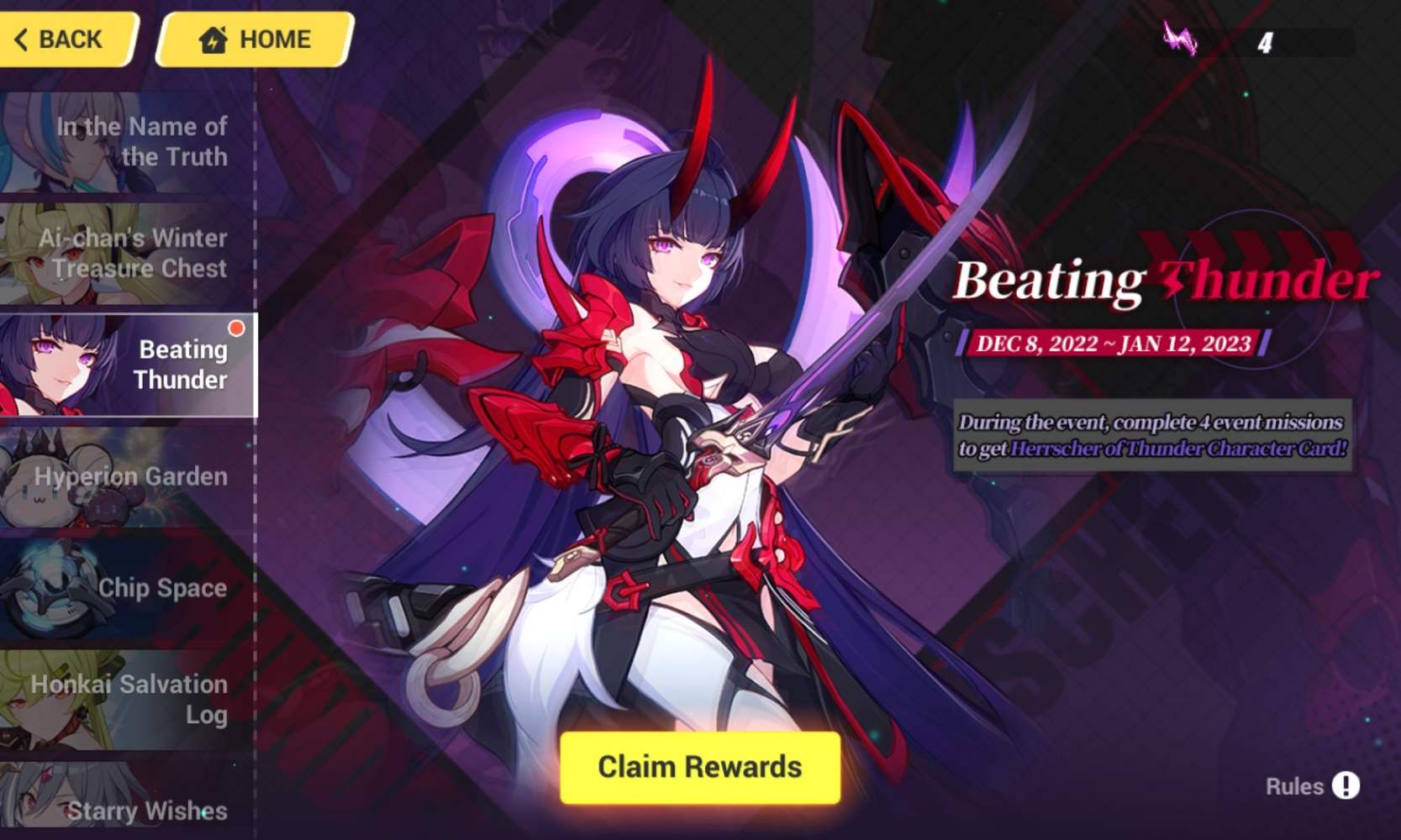The width and height of the screenshot is (1401, 840).
Task: Open the Home menu via the house icon
Action: pos(213,39)
